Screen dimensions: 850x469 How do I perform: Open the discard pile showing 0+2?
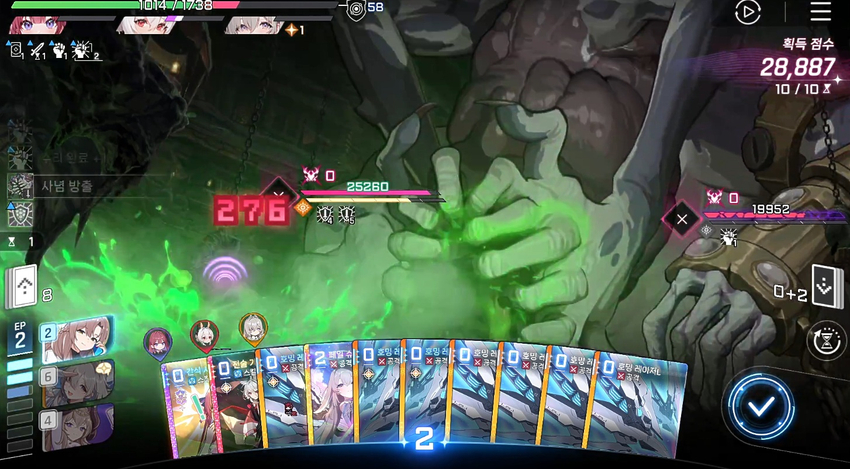(821, 288)
